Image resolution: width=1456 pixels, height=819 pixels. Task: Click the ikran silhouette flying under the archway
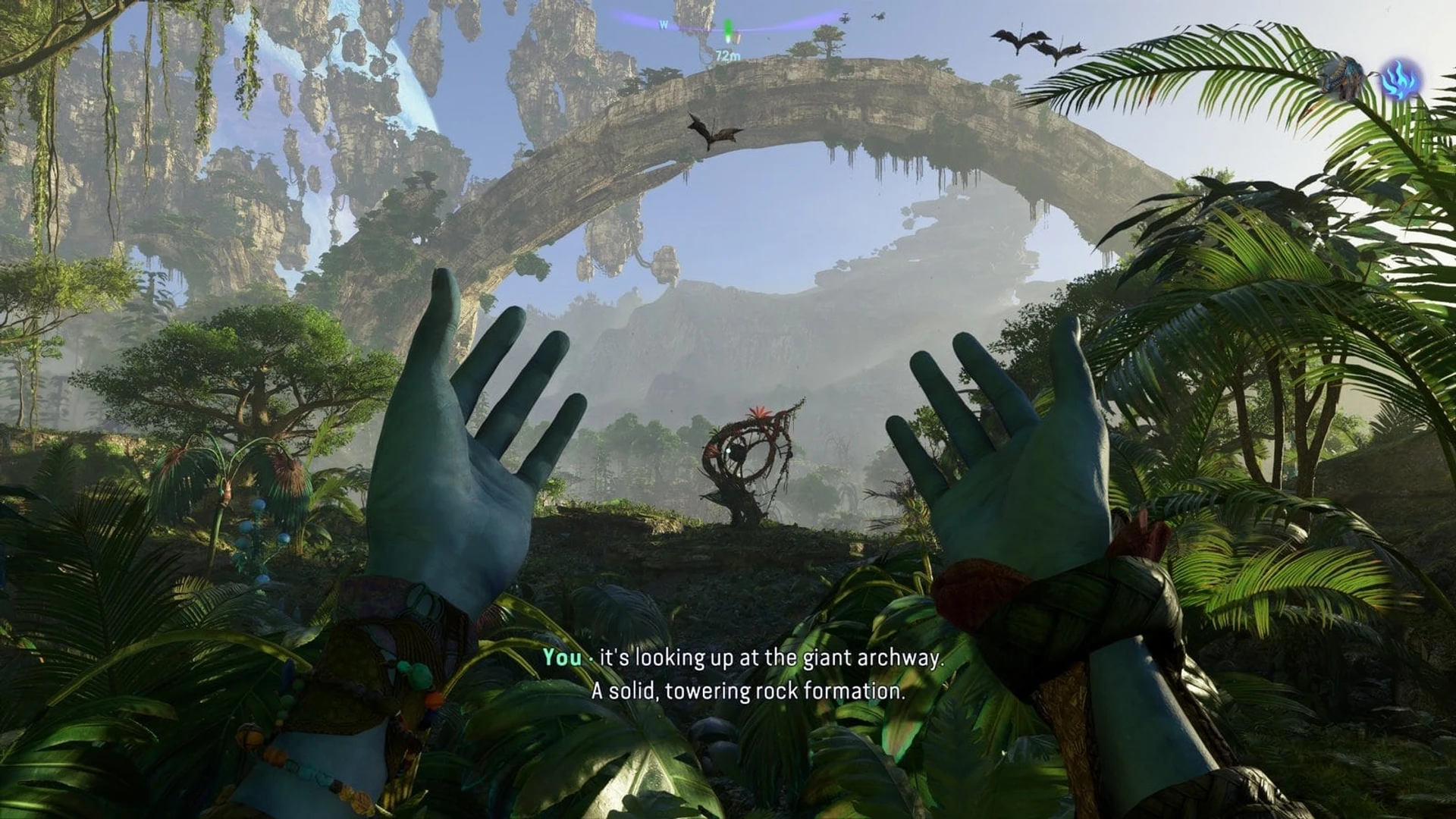pyautogui.click(x=716, y=129)
